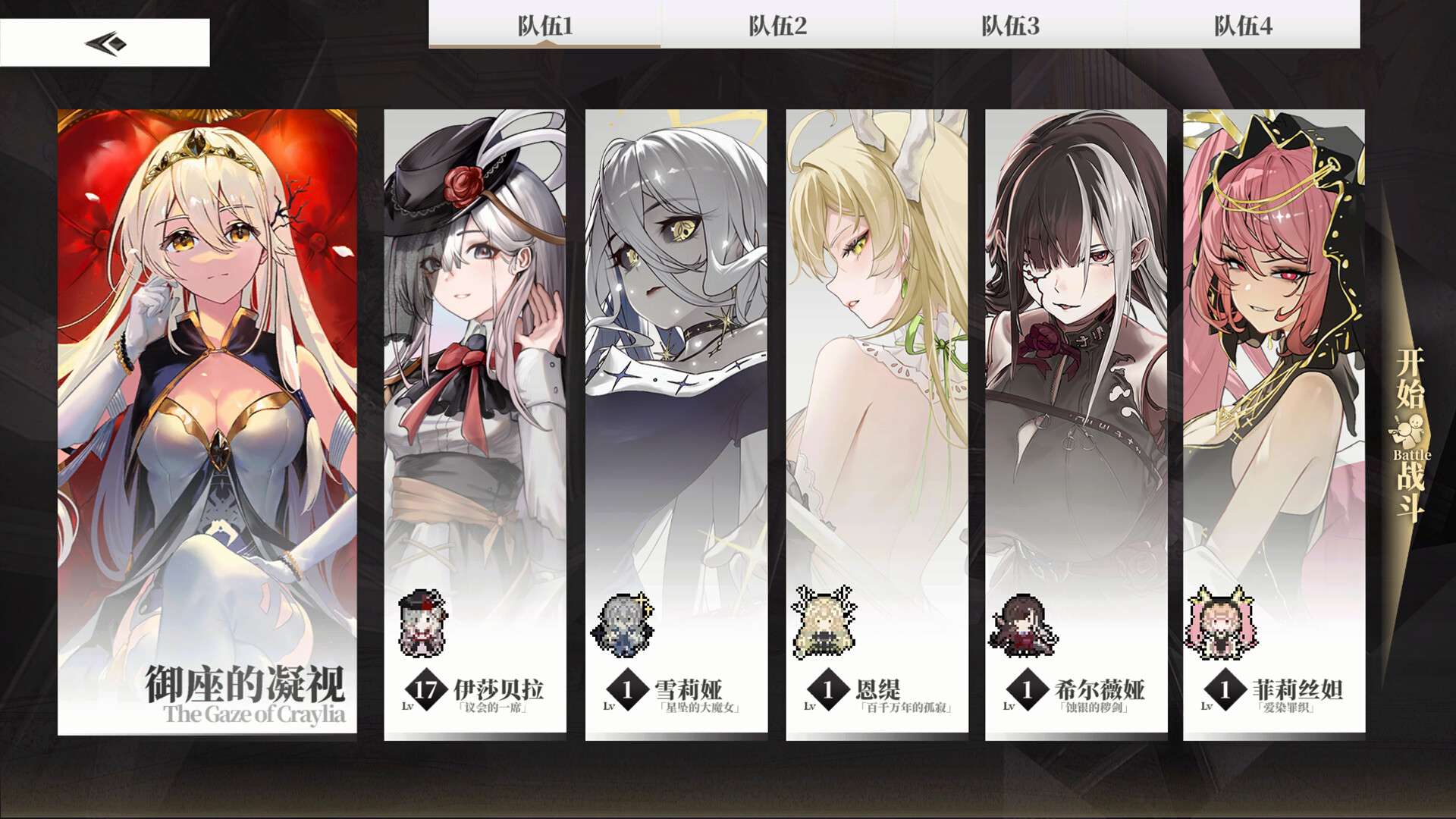The image size is (1456, 819).
Task: Click 伊莎贝拉's Lv 17 level badge
Action: (x=425, y=690)
